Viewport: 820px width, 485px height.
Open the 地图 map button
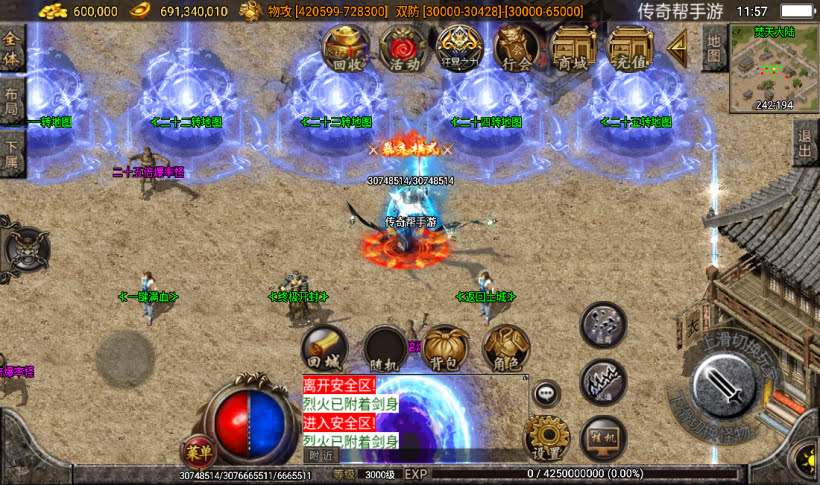[x=712, y=47]
